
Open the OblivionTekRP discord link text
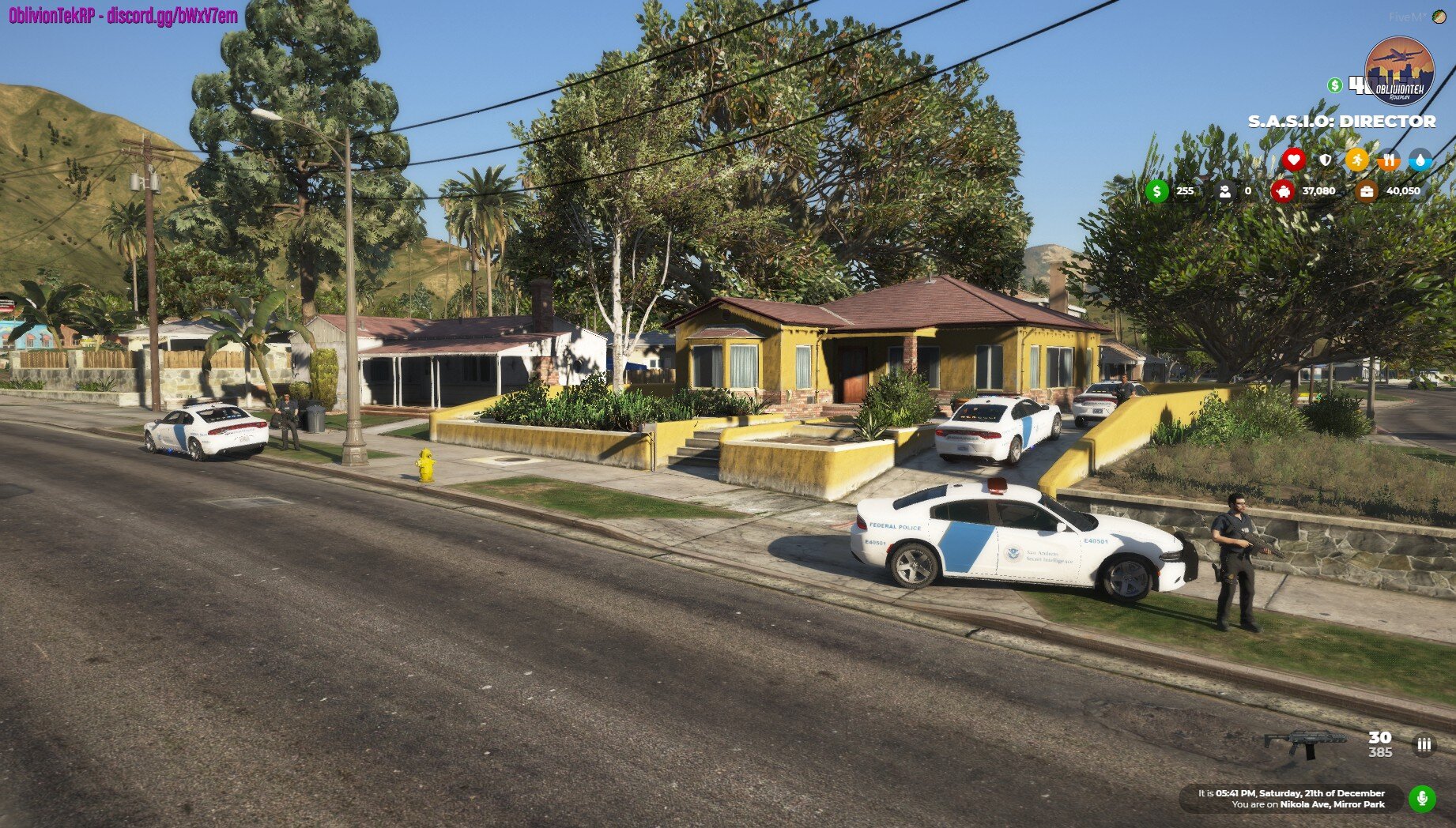(123, 15)
